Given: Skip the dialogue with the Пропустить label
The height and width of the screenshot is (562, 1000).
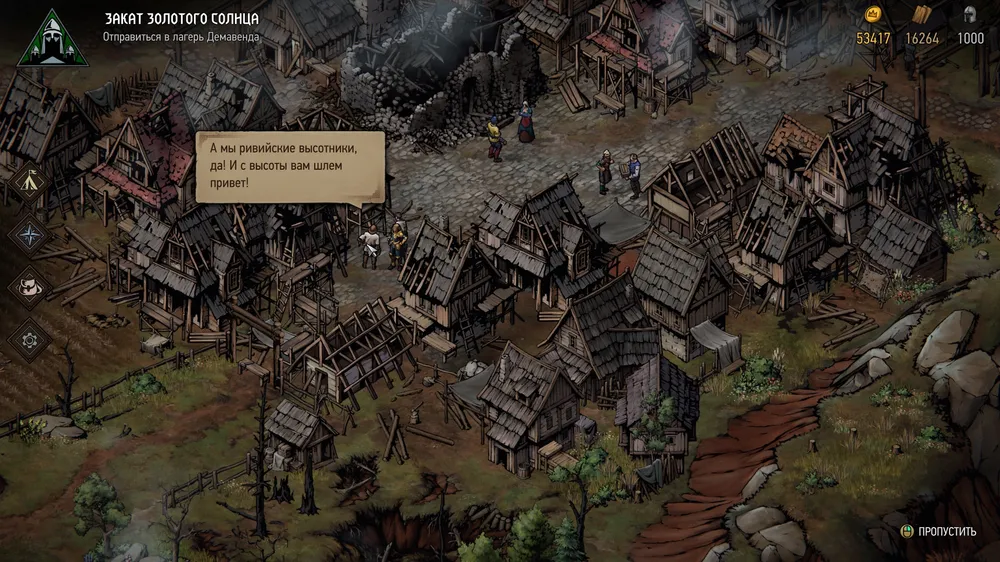Looking at the screenshot, I should (940, 531).
